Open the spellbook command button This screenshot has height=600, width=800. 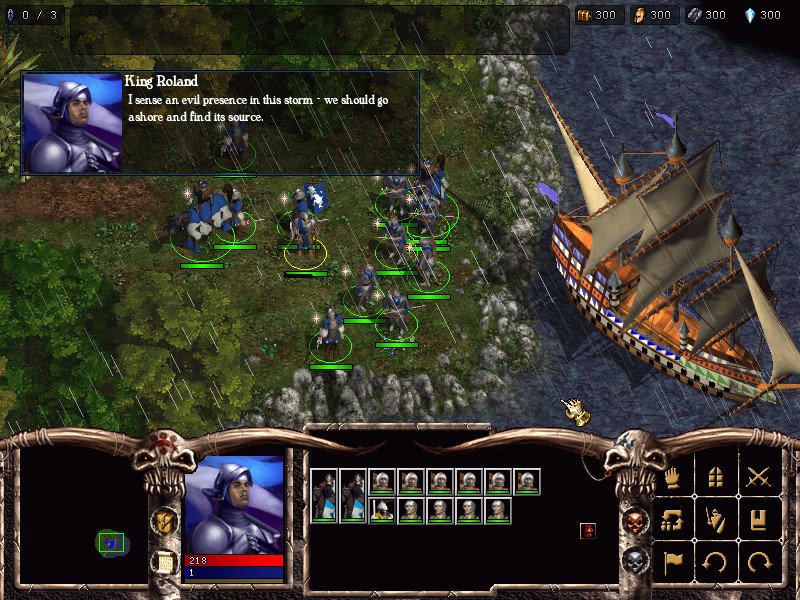tap(760, 520)
